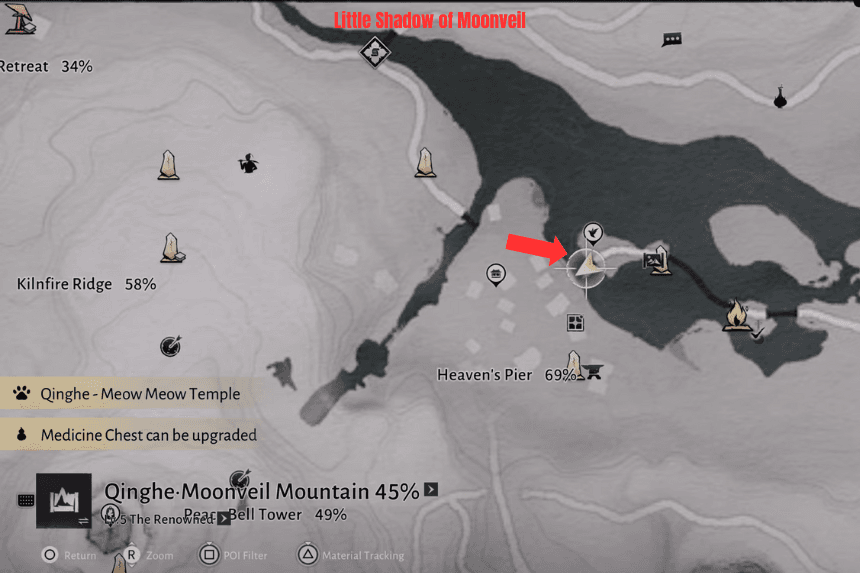The width and height of the screenshot is (860, 573).
Task: Click the region map switch thumbnail
Action: point(63,500)
